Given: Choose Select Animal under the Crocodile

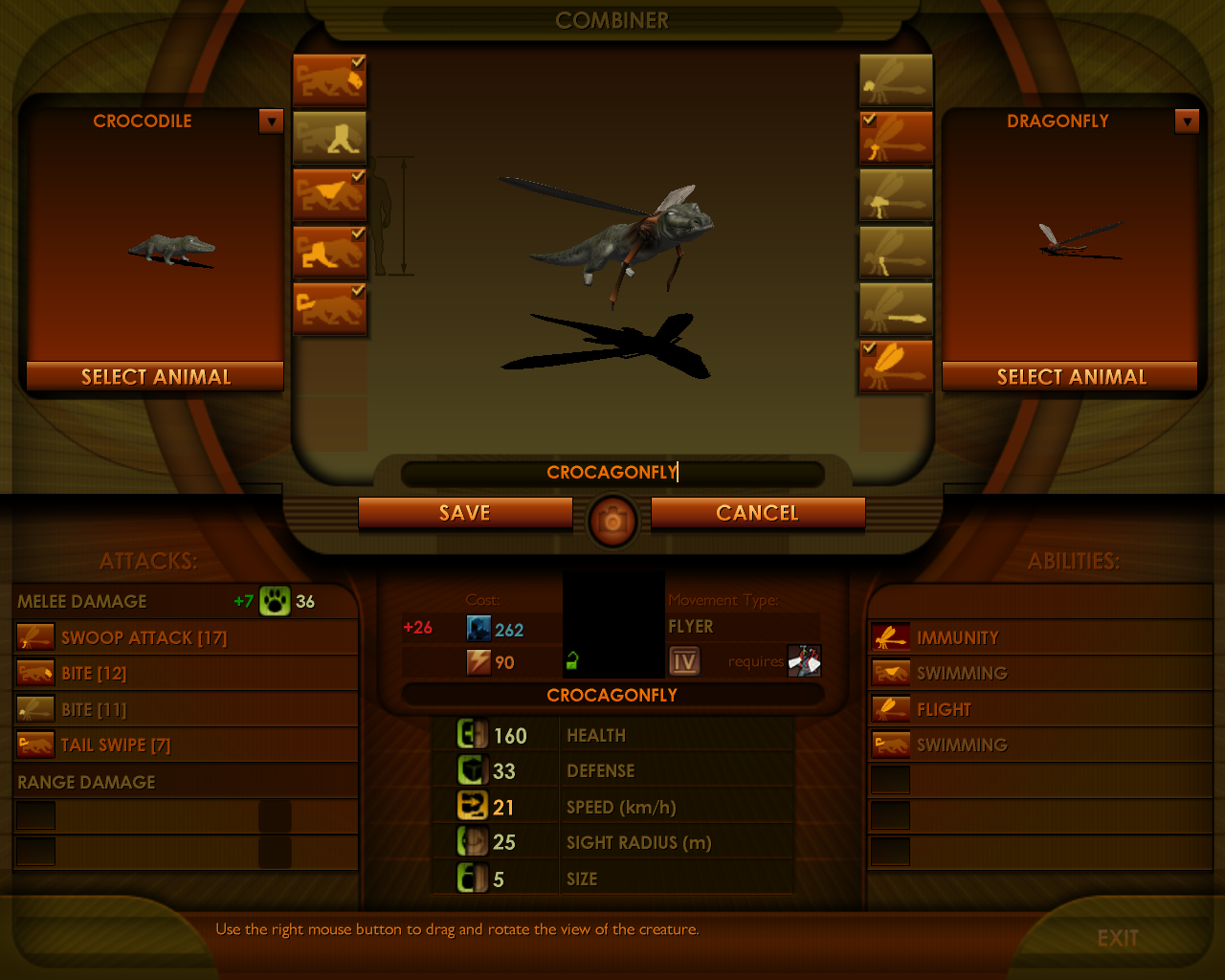Looking at the screenshot, I should point(155,377).
